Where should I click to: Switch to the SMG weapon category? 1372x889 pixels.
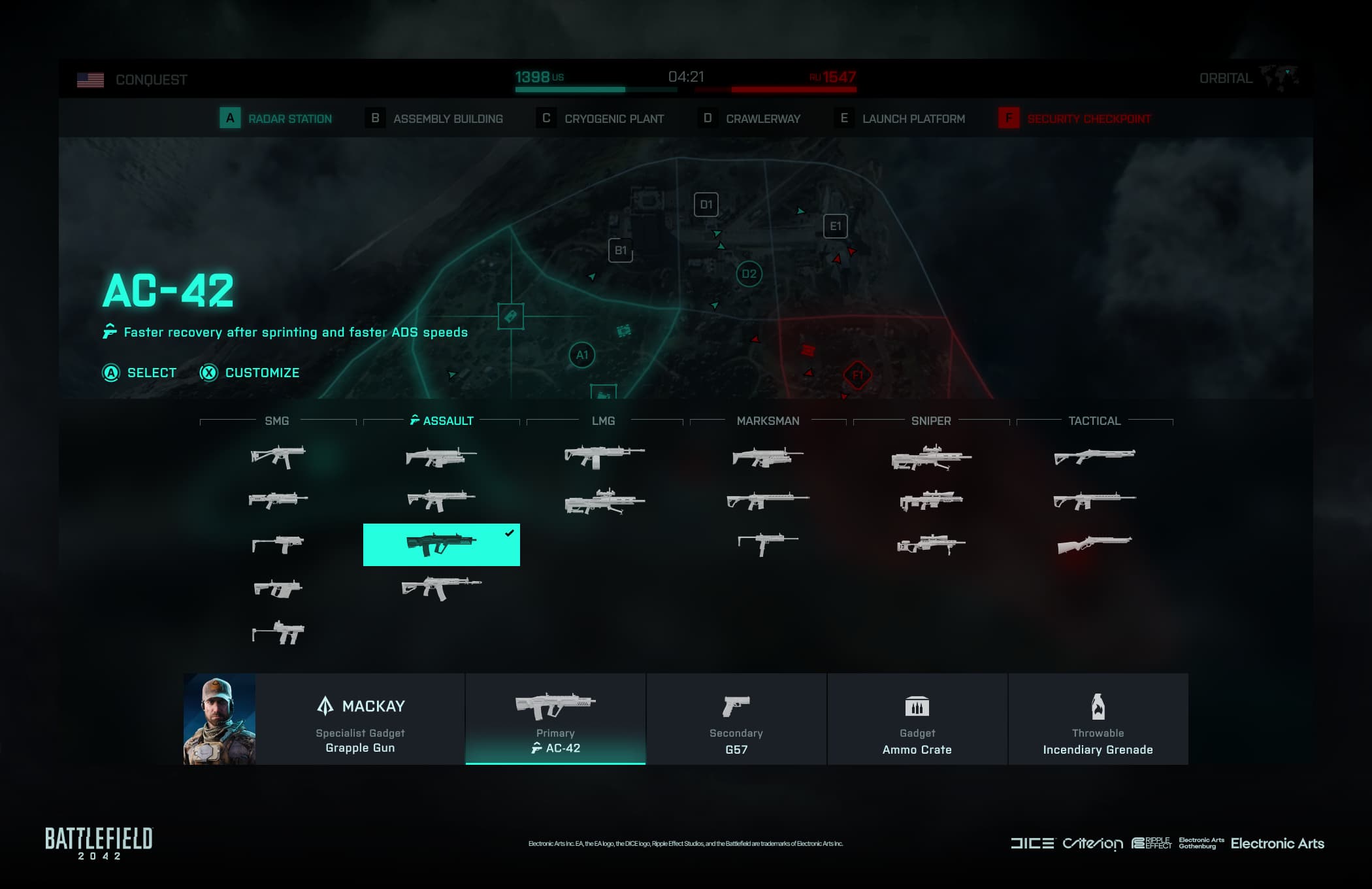[277, 421]
